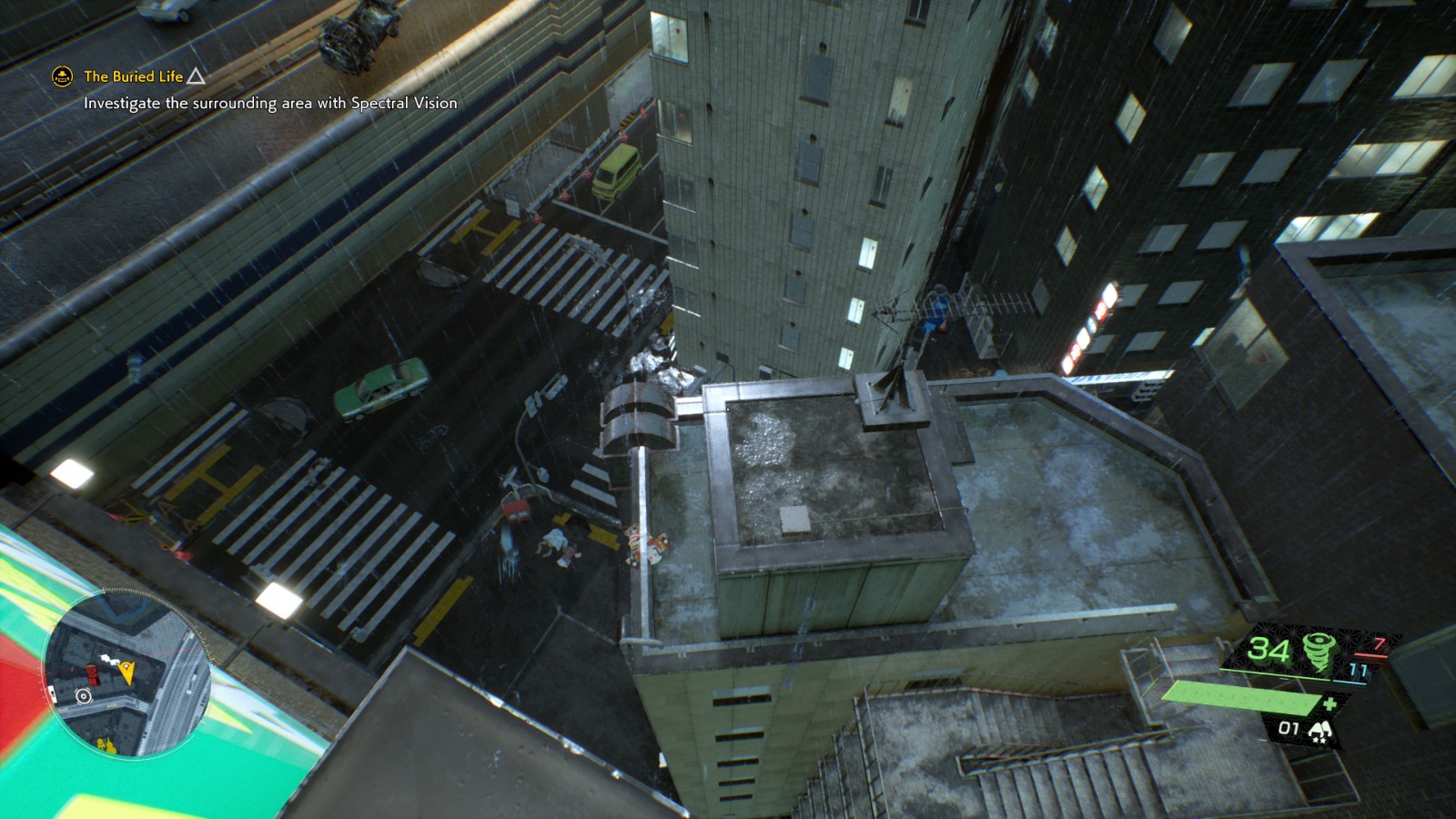Click the item quantity label 01
This screenshot has width=1456, height=819.
[1289, 728]
